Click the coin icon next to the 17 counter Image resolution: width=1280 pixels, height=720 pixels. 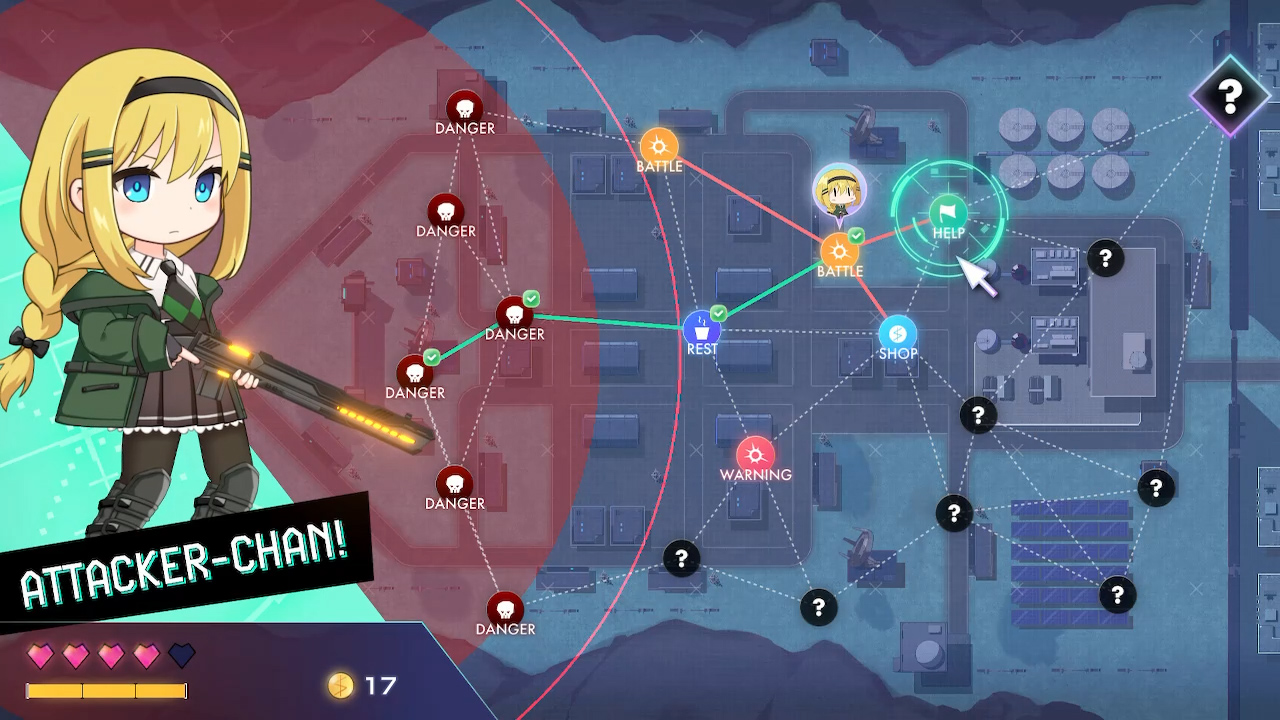tap(339, 687)
